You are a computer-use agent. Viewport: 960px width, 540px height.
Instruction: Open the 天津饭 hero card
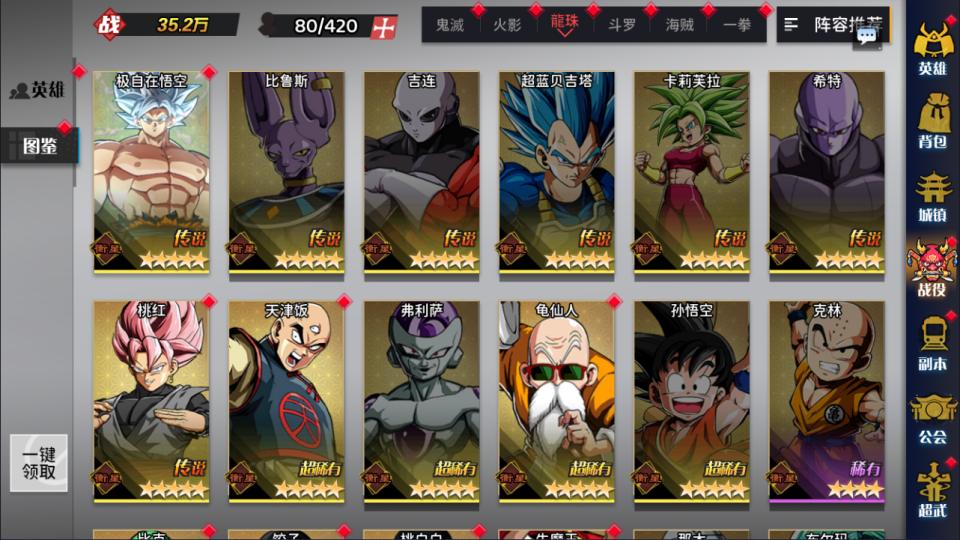tap(286, 400)
